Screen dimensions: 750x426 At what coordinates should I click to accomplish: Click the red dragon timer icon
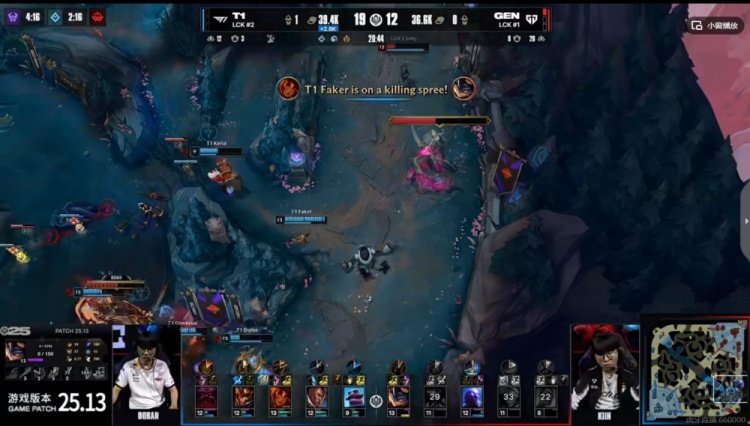click(x=98, y=17)
